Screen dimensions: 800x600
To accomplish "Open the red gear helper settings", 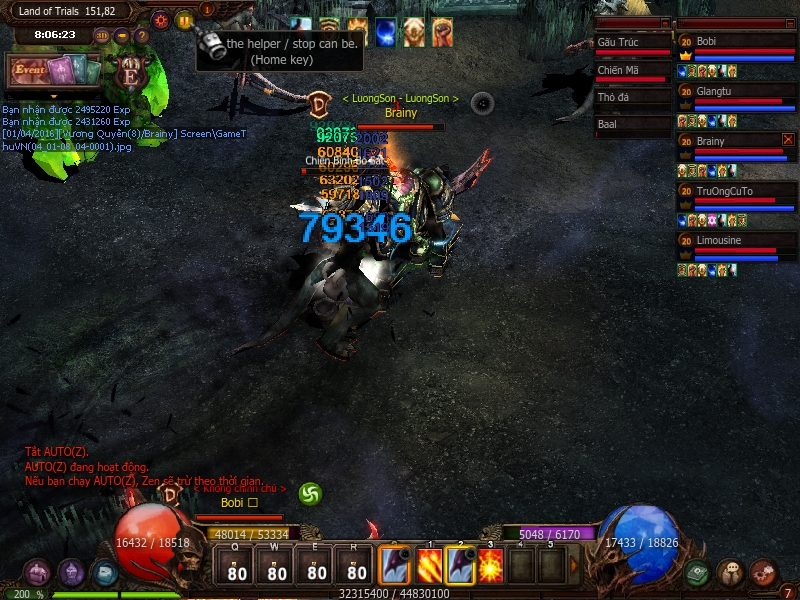I will (x=161, y=20).
